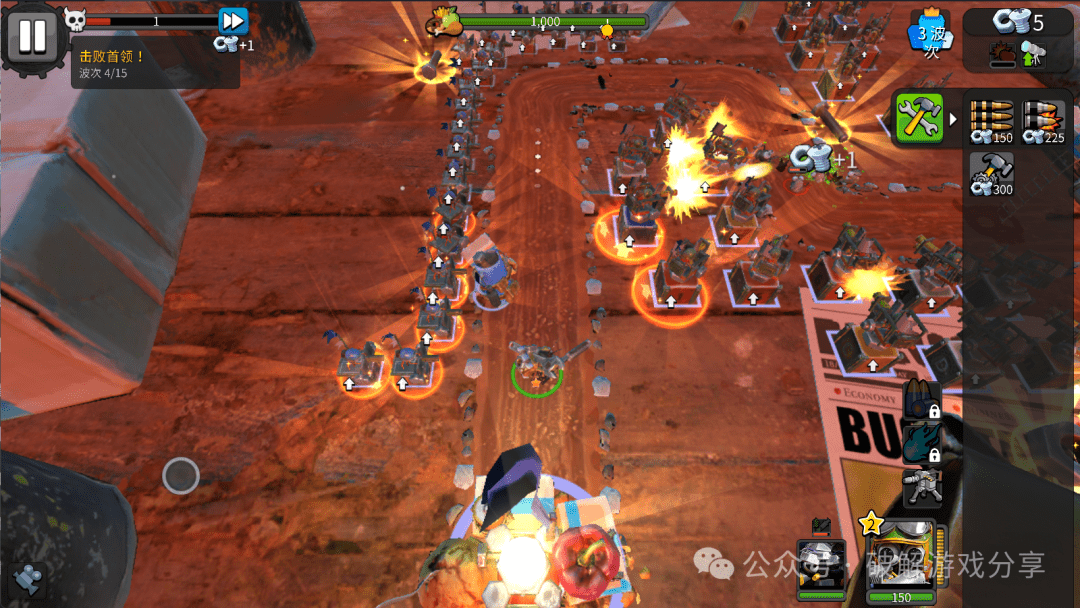The image size is (1080, 608).
Task: Select the telescope range upgrade icon
Action: [1032, 54]
